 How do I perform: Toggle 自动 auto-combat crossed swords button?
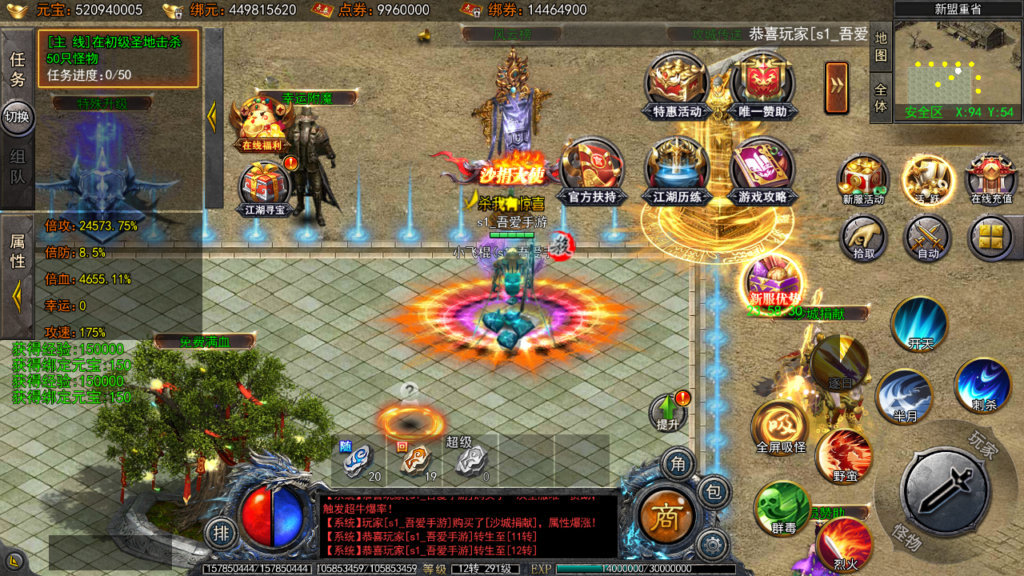pos(927,238)
